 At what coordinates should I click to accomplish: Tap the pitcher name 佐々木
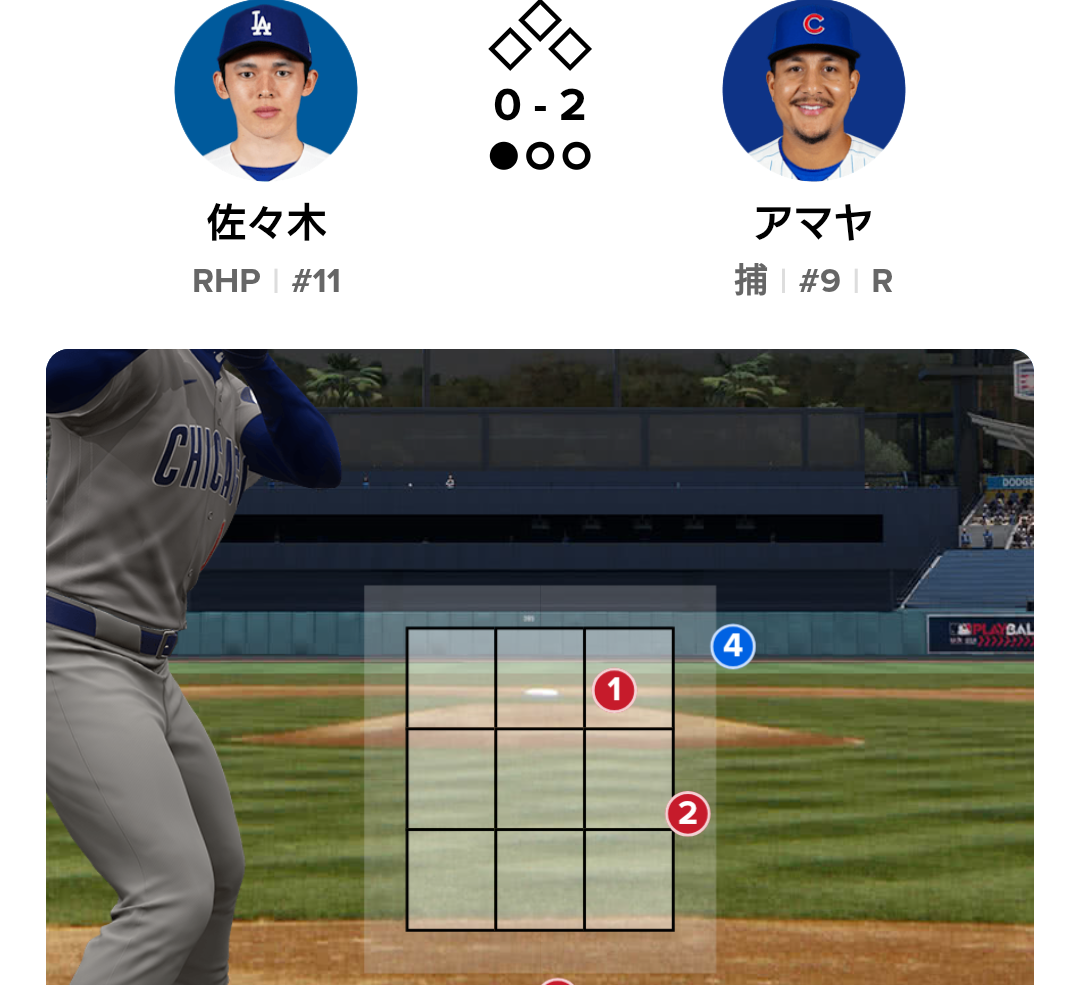[x=266, y=222]
